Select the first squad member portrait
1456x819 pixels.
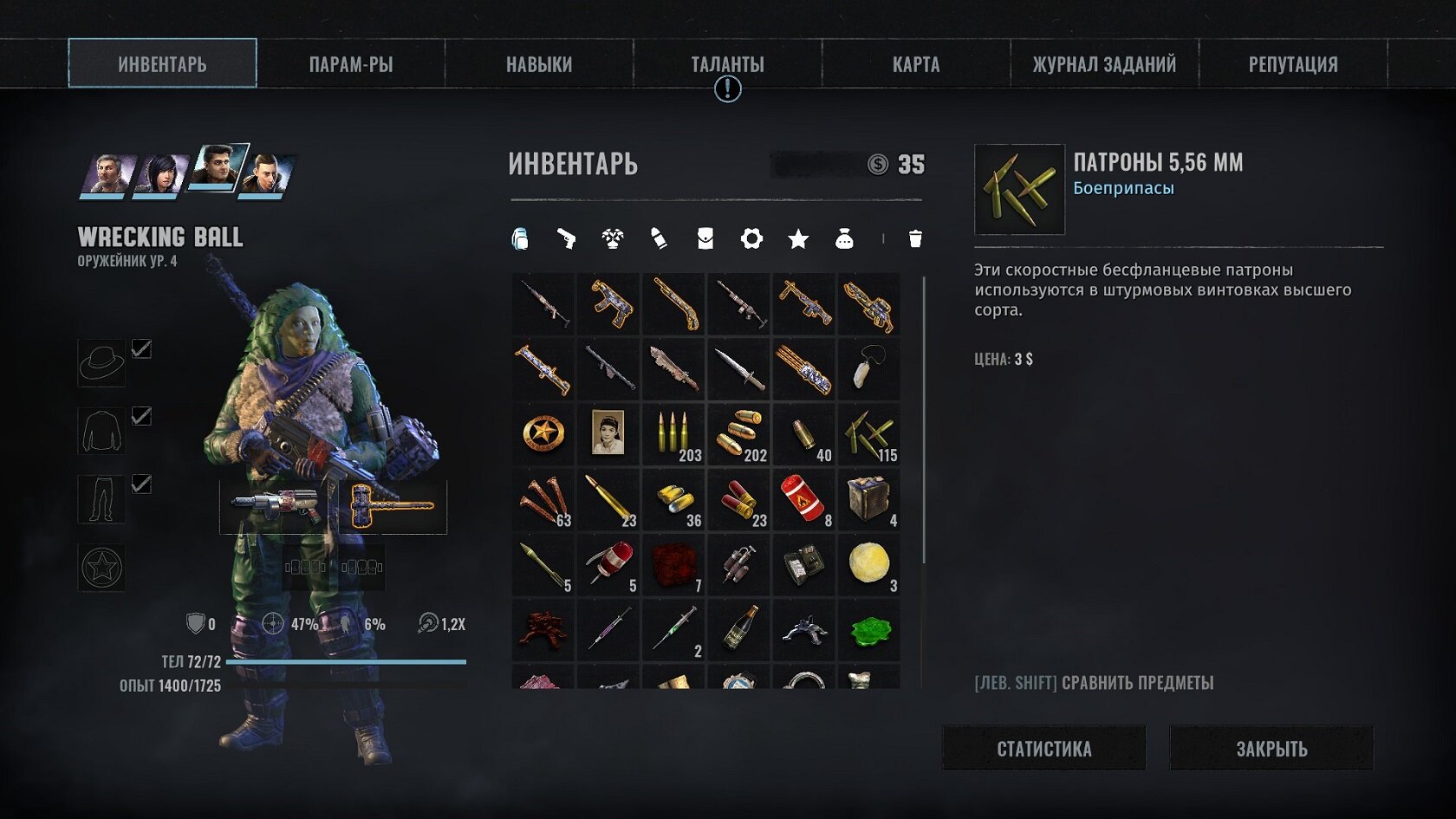click(x=107, y=173)
